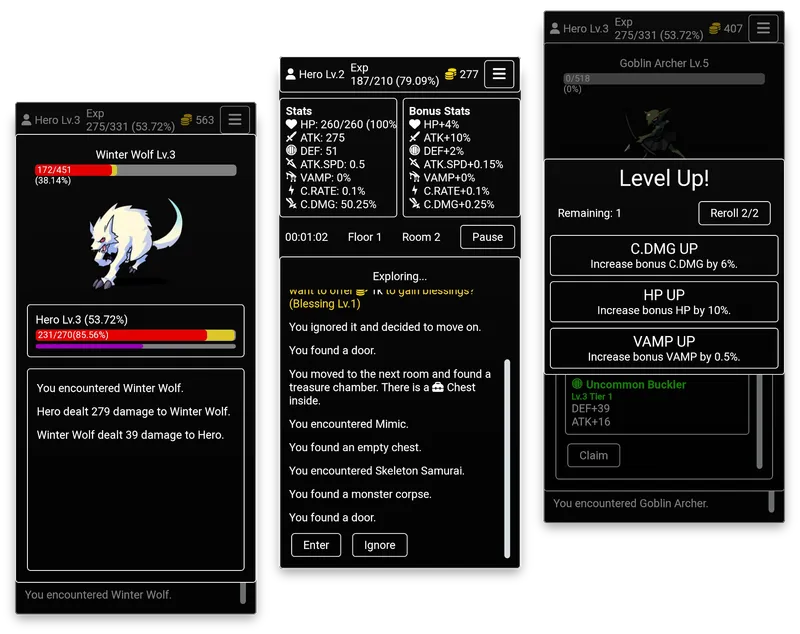The image size is (800, 634).
Task: Click the Hero Lv.2 player name
Action: tap(314, 74)
